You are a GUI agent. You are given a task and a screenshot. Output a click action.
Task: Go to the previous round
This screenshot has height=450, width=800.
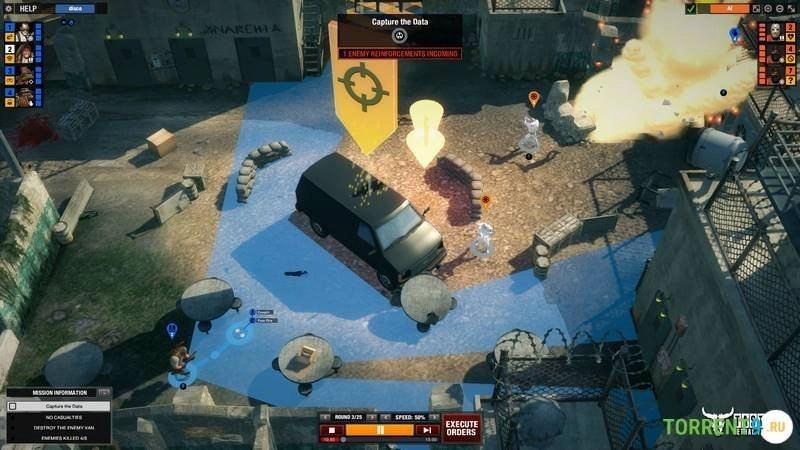(324, 417)
